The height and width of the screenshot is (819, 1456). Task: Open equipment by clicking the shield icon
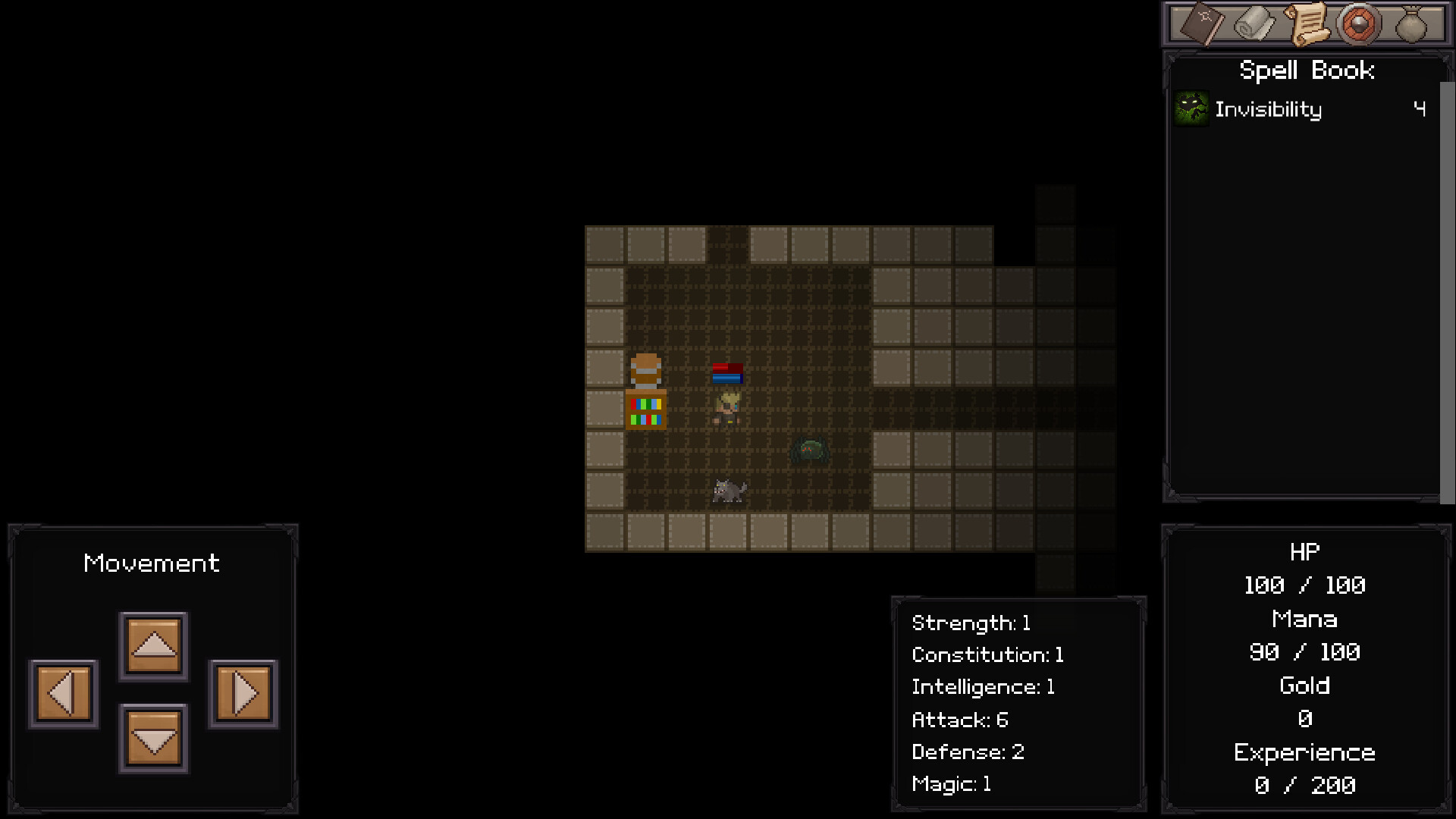click(x=1359, y=24)
